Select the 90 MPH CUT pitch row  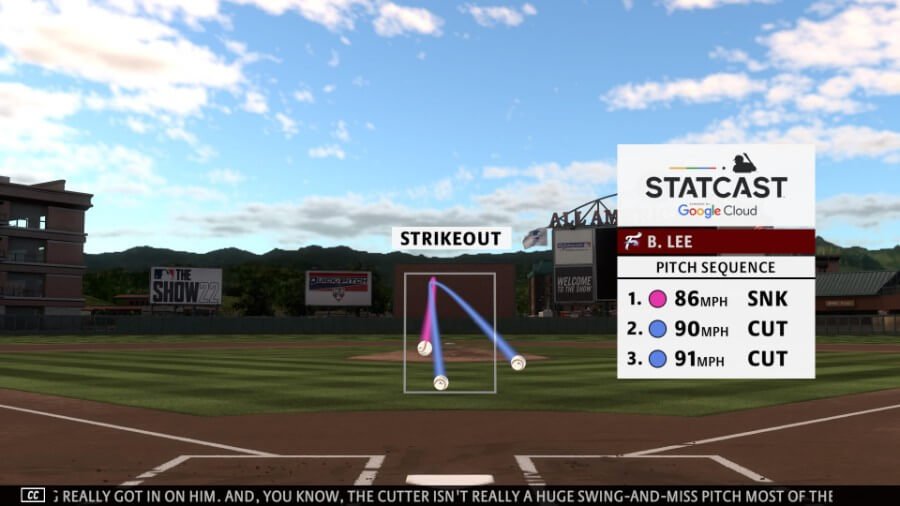[x=715, y=329]
